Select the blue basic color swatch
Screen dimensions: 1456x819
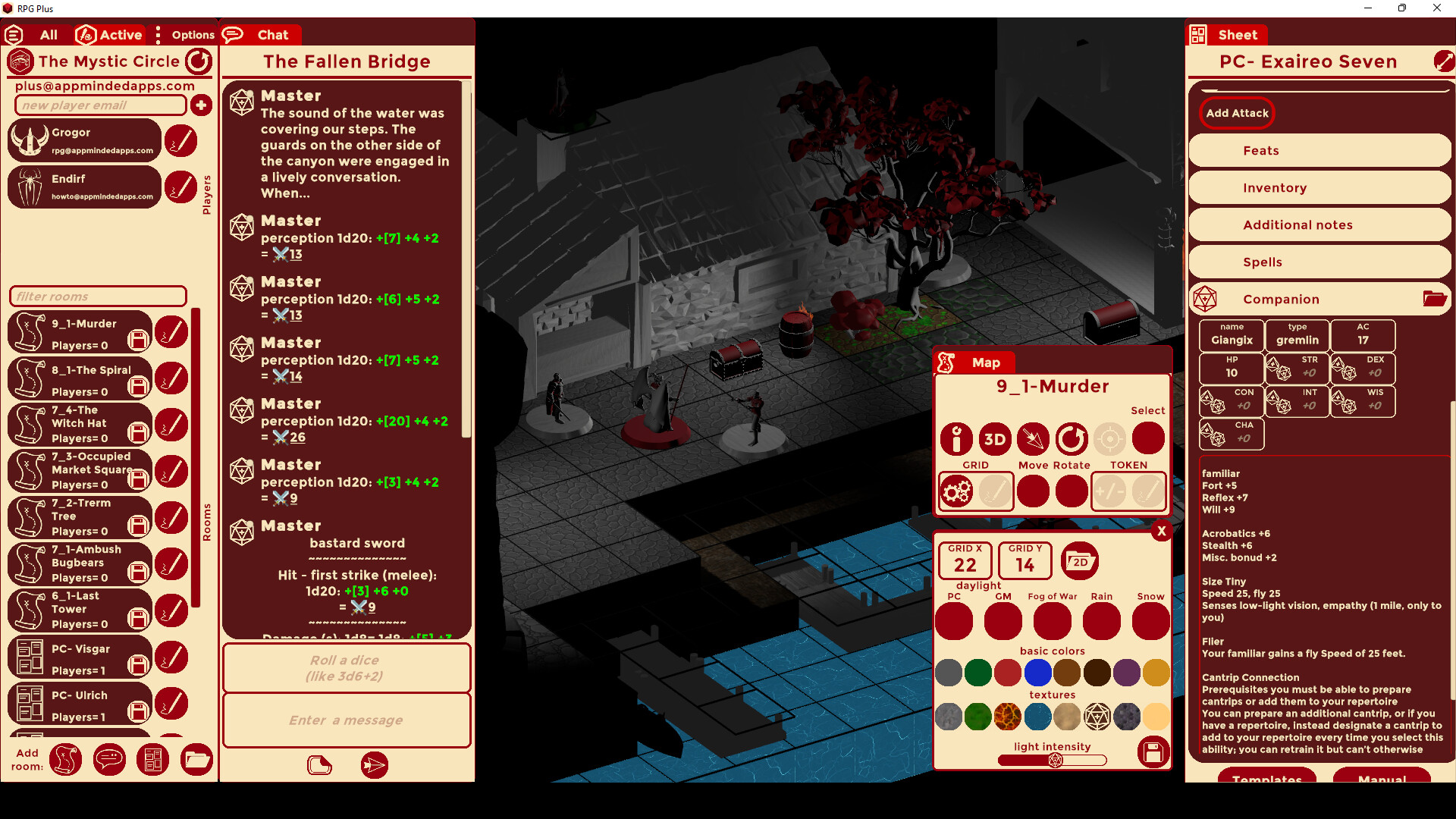coord(1038,673)
